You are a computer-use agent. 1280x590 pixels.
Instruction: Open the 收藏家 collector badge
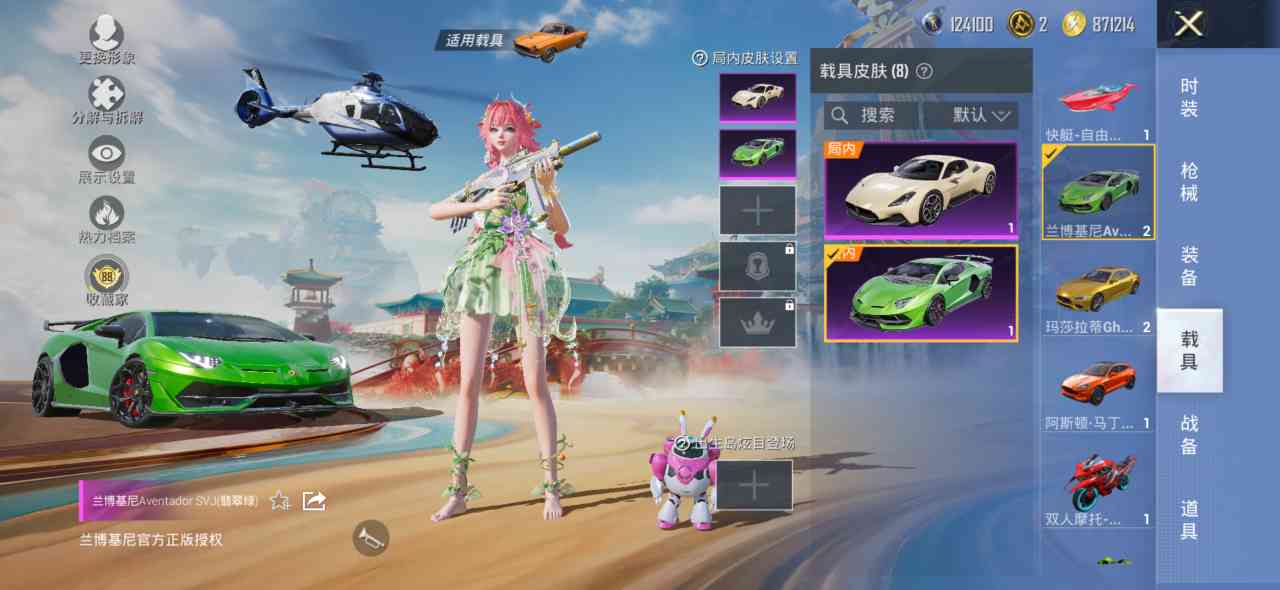(x=107, y=279)
